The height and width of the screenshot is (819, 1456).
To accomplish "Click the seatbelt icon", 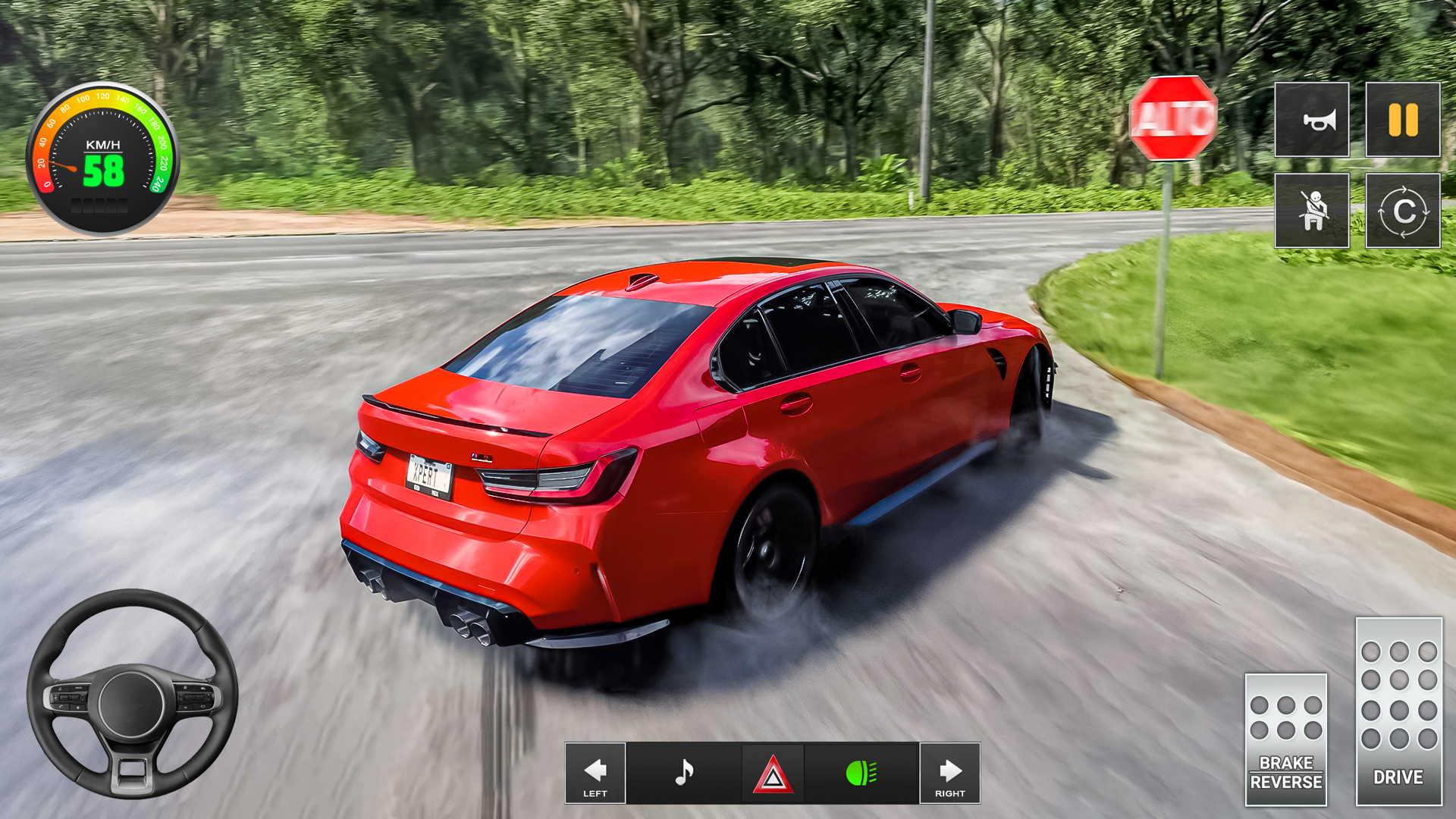I will point(1311,211).
